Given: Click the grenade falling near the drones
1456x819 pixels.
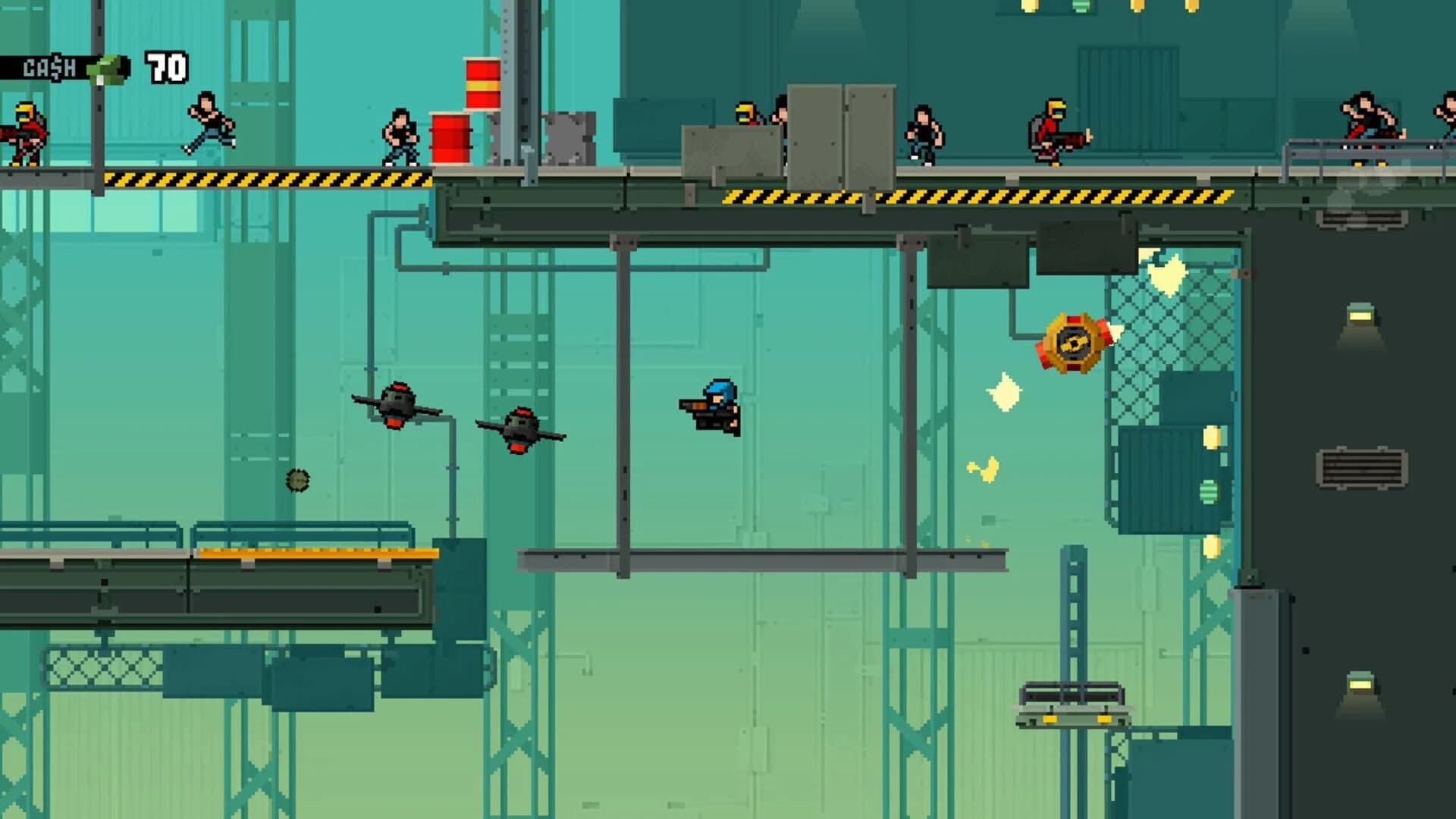Looking at the screenshot, I should pyautogui.click(x=296, y=479).
